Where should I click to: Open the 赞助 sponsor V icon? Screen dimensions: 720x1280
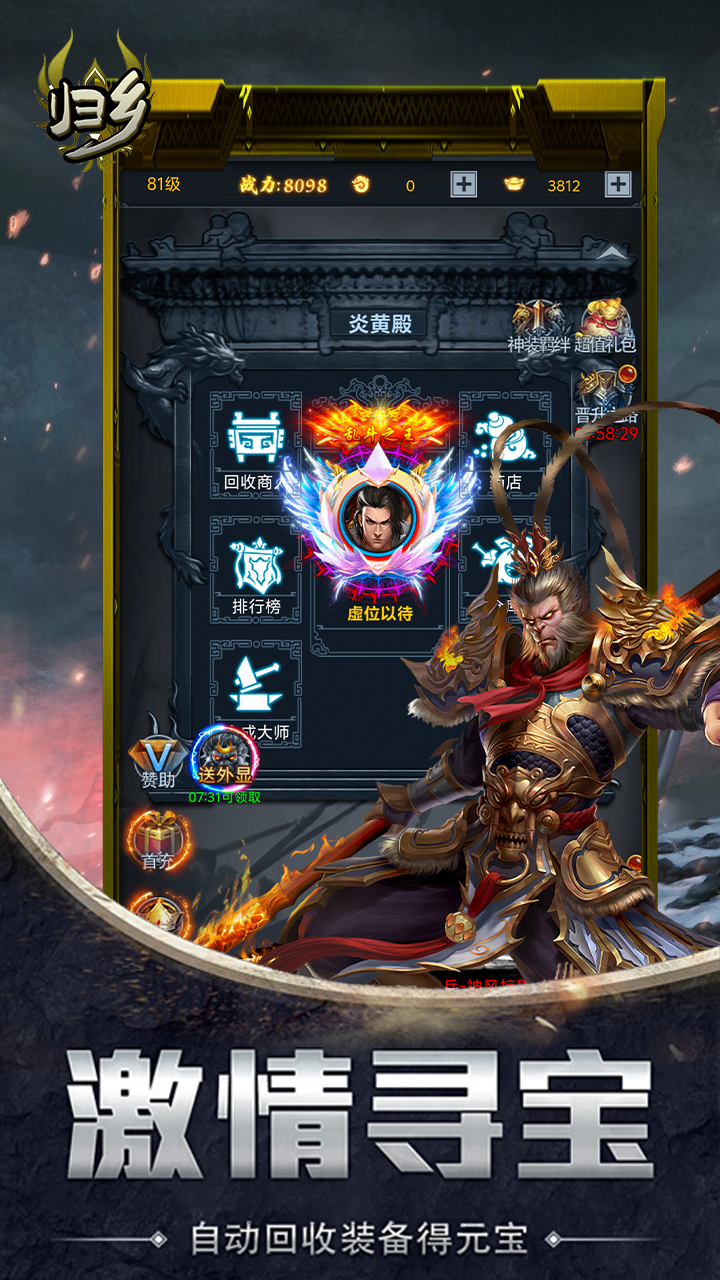[157, 760]
